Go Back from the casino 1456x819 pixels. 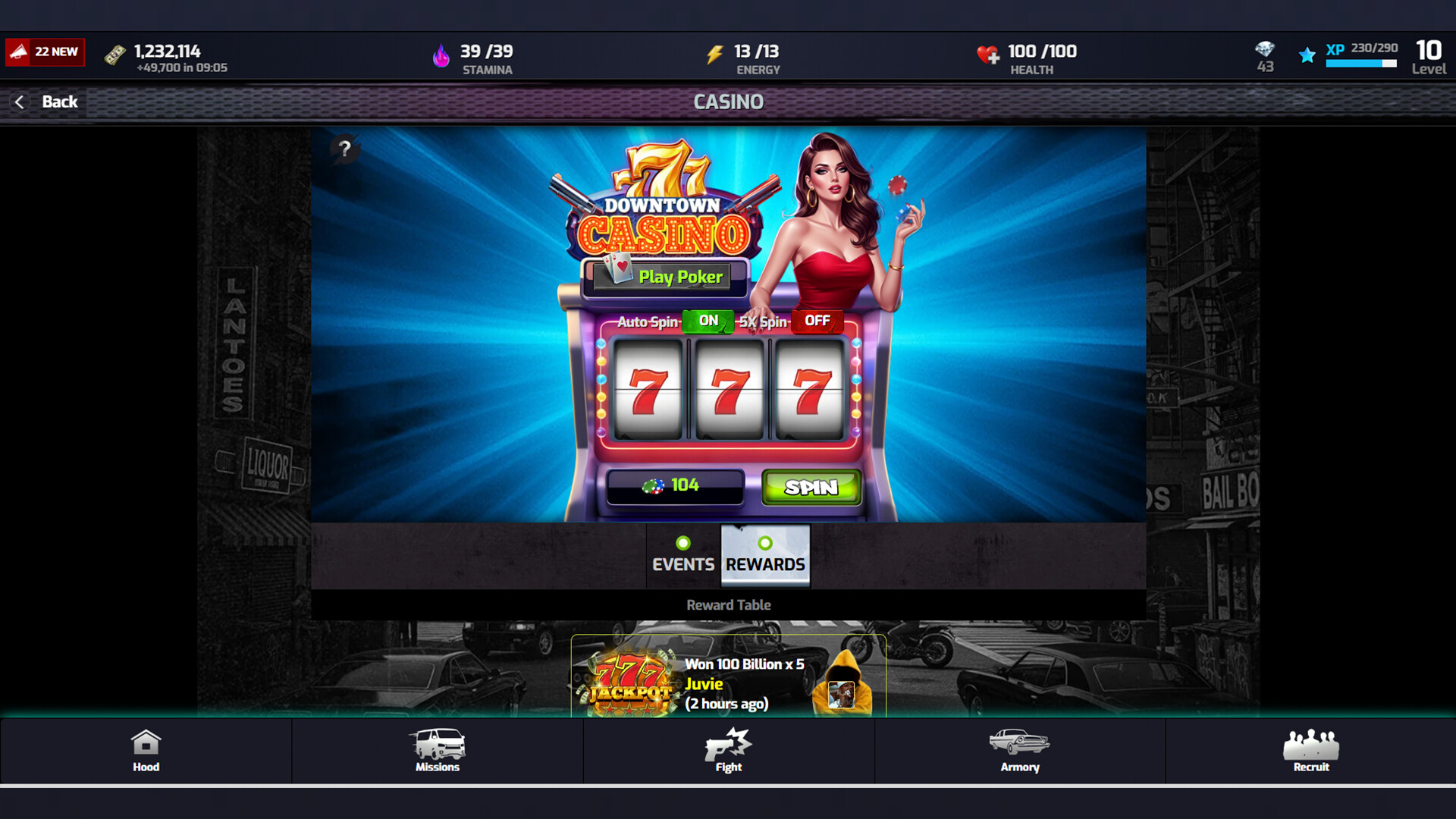tap(45, 102)
